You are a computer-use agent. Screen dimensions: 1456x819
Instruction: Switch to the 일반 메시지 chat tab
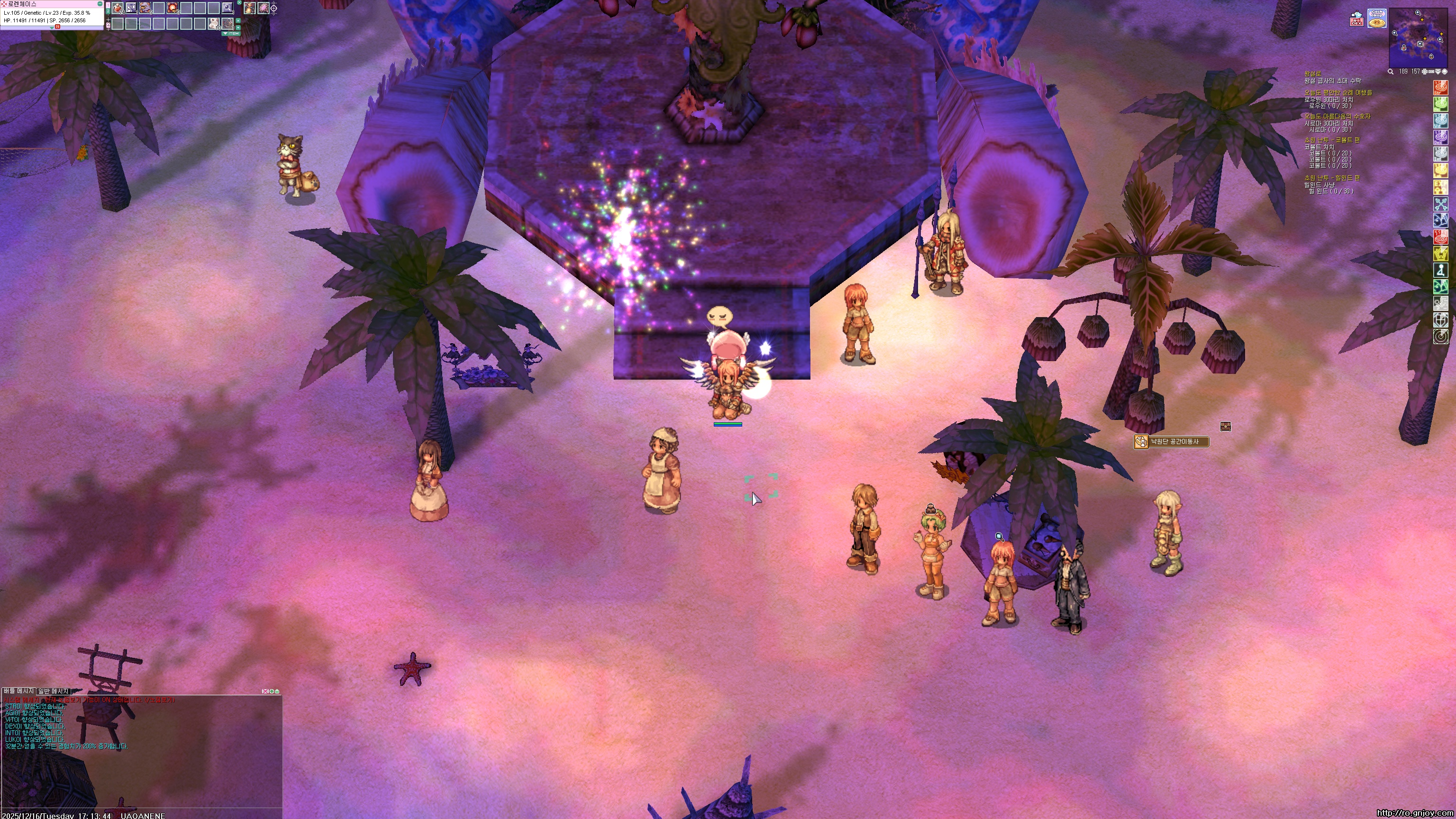point(53,691)
